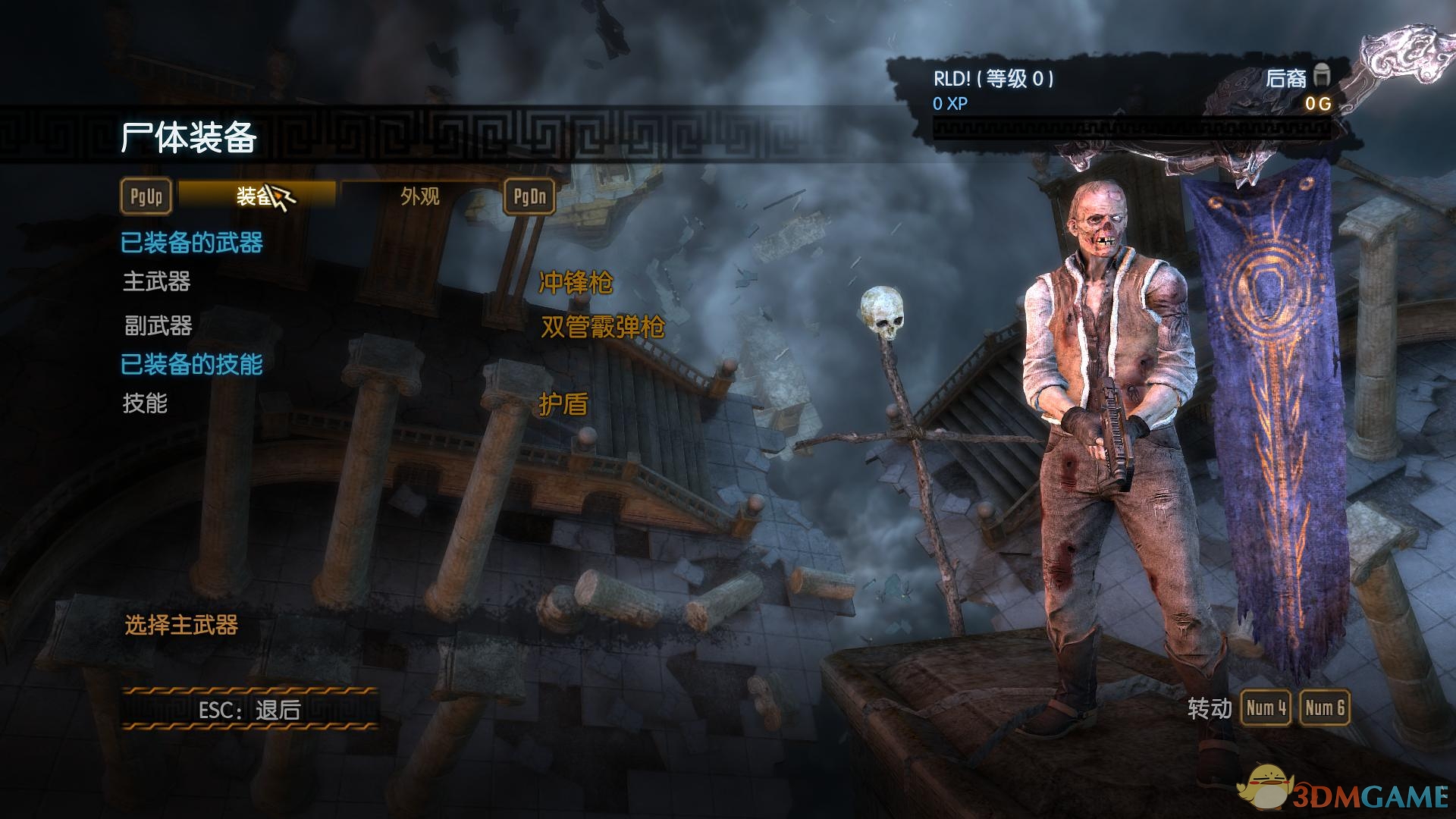The width and height of the screenshot is (1456, 819).
Task: Change the 双管霰弹枪 shotgun entry
Action: tap(603, 327)
